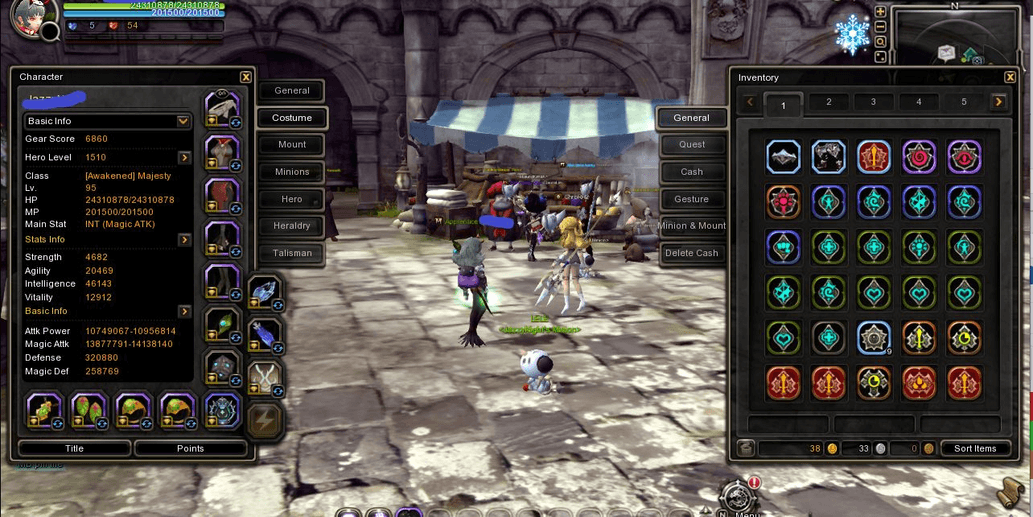Viewport: 1033px width, 517px height.
Task: Open the Gesture inventory category
Action: click(692, 199)
